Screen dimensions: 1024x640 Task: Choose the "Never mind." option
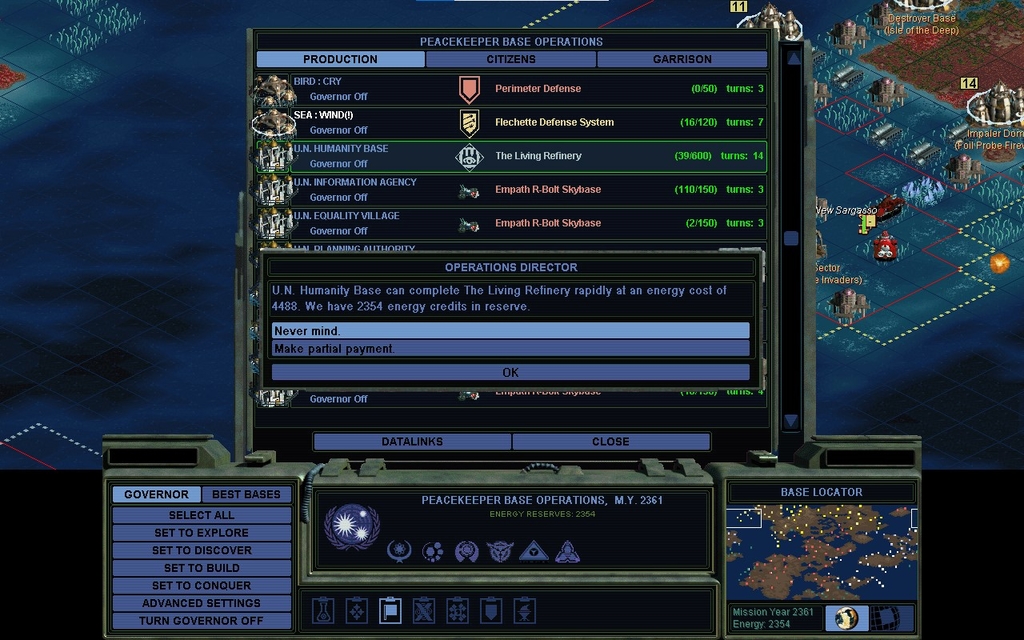tap(510, 331)
